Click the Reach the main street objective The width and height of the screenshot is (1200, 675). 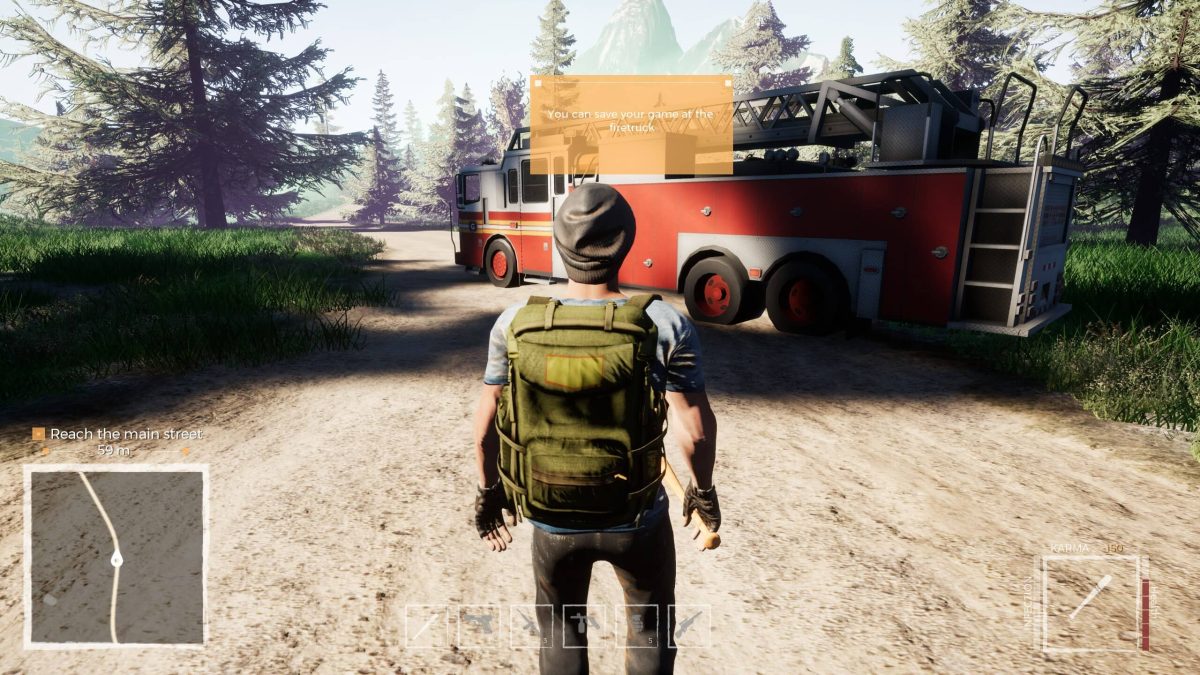(118, 434)
